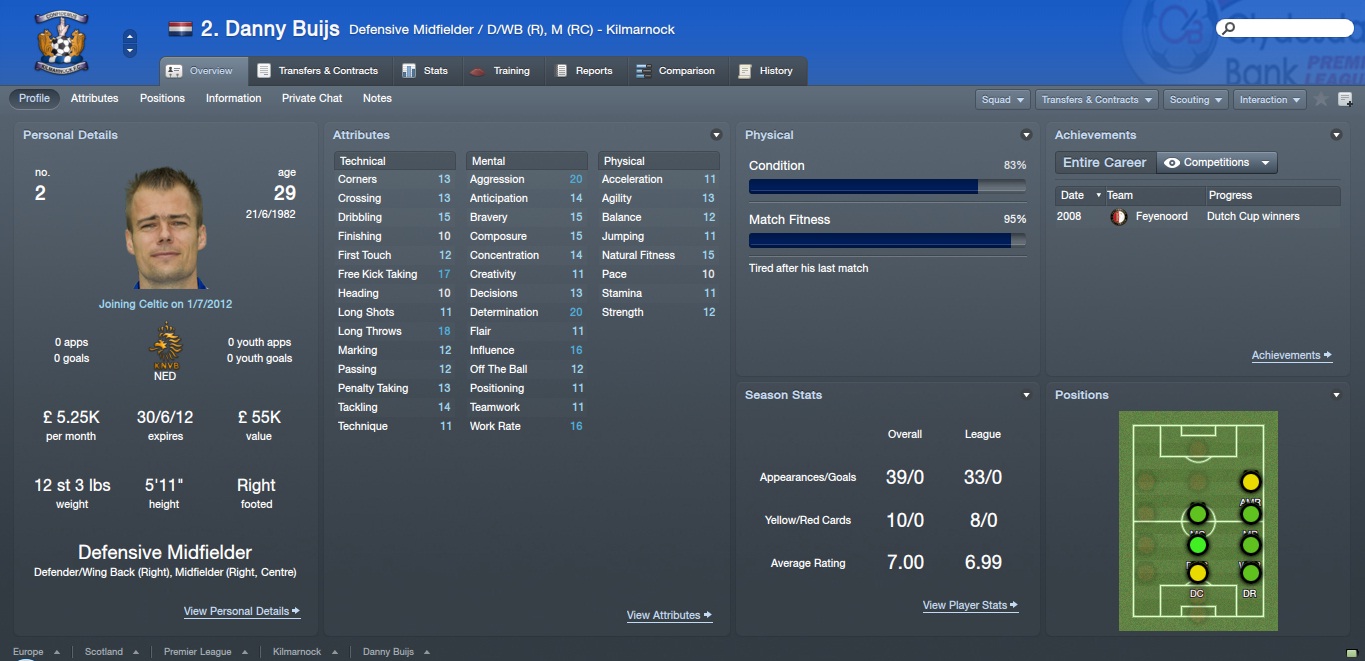Switch to the Stats tab

point(425,71)
